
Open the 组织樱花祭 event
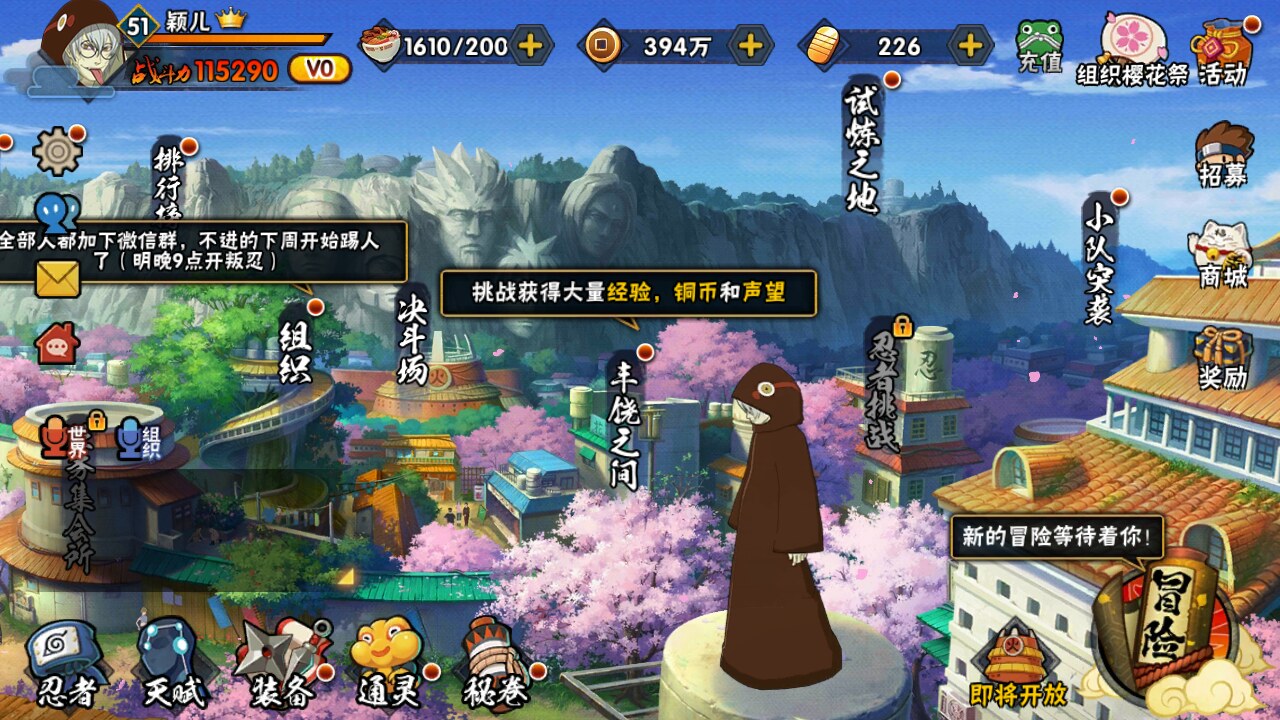[x=1130, y=50]
